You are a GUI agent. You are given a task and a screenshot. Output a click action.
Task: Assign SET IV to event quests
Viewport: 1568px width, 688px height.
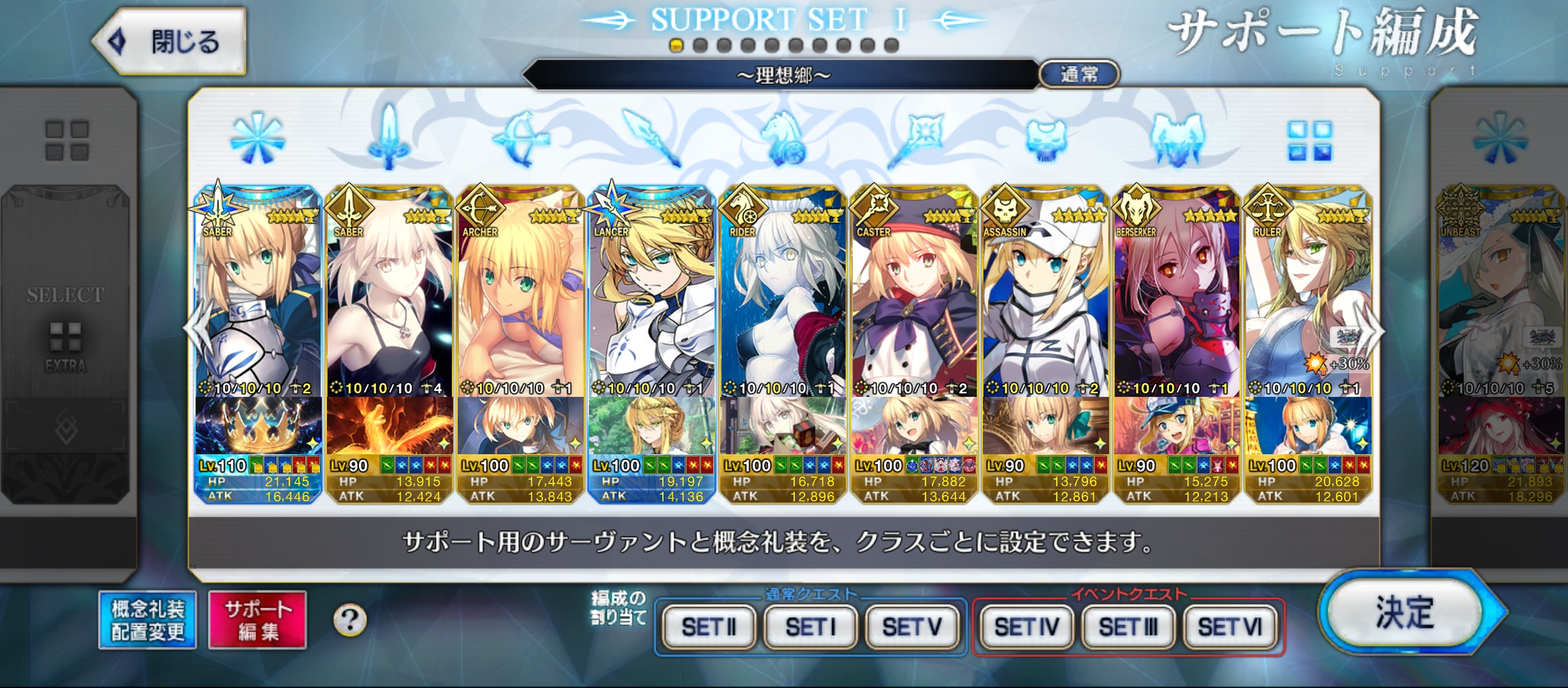(1027, 628)
